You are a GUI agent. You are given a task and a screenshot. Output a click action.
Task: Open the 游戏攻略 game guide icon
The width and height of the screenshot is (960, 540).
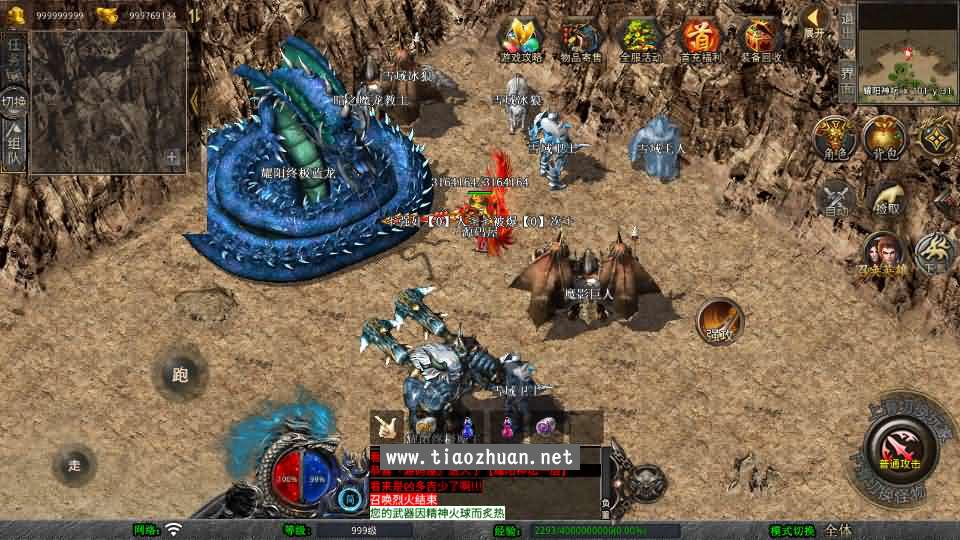pyautogui.click(x=522, y=40)
